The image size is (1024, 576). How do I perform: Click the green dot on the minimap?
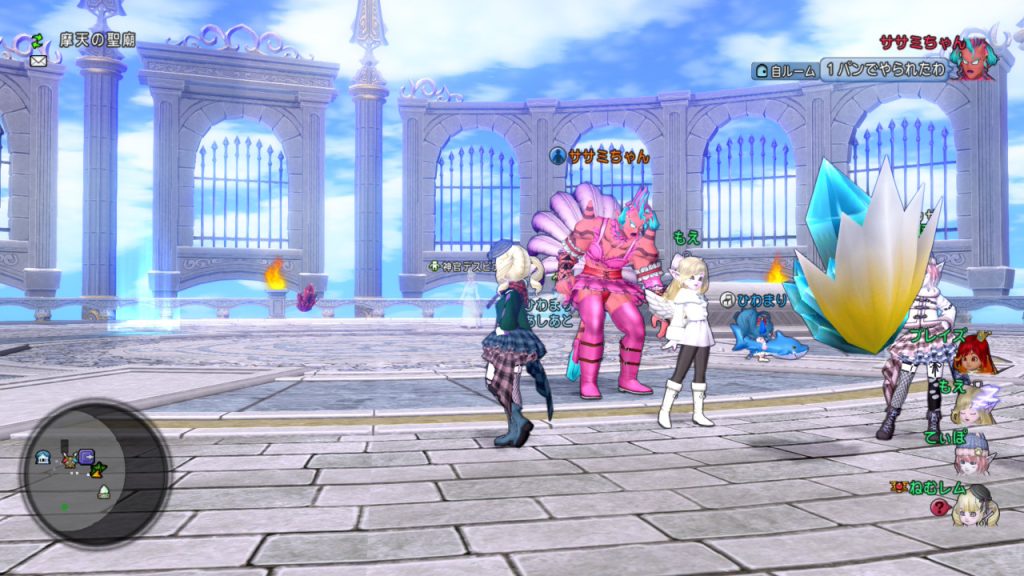pyautogui.click(x=65, y=506)
